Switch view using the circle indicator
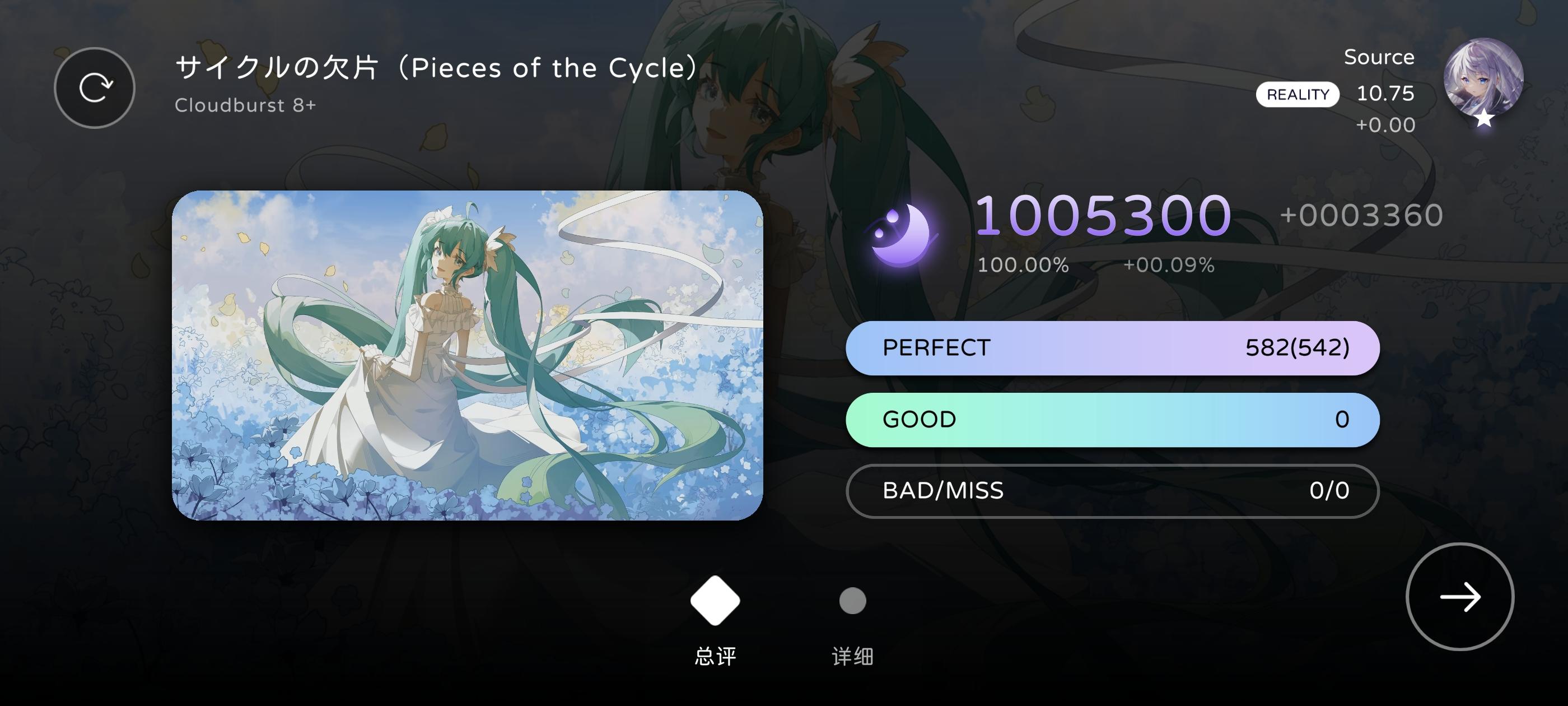 (852, 600)
